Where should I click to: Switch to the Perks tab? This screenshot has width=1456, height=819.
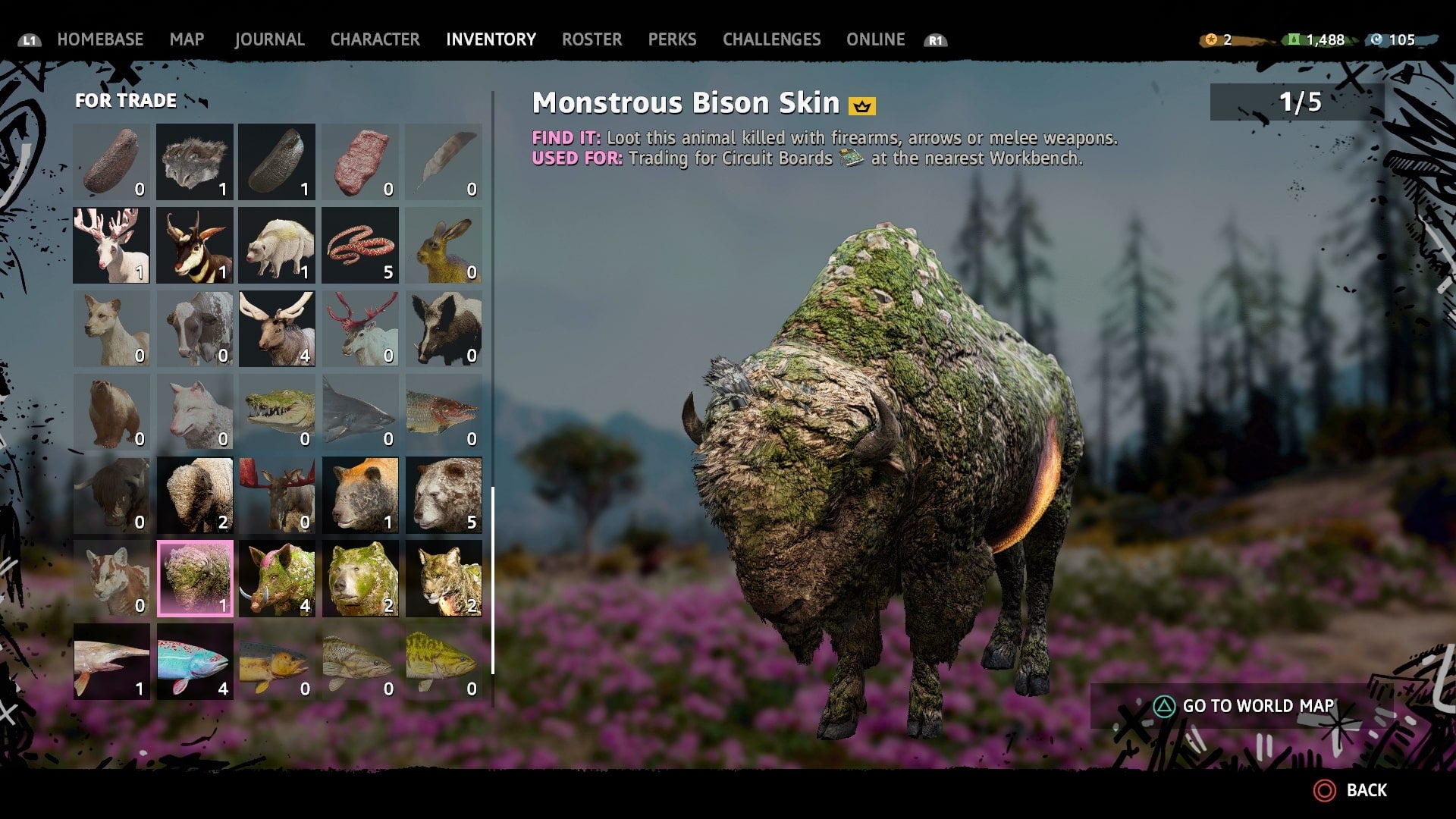[672, 39]
